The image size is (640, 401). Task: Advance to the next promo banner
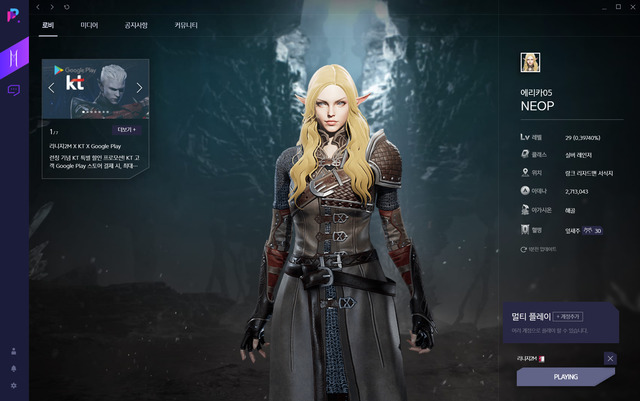pos(140,88)
